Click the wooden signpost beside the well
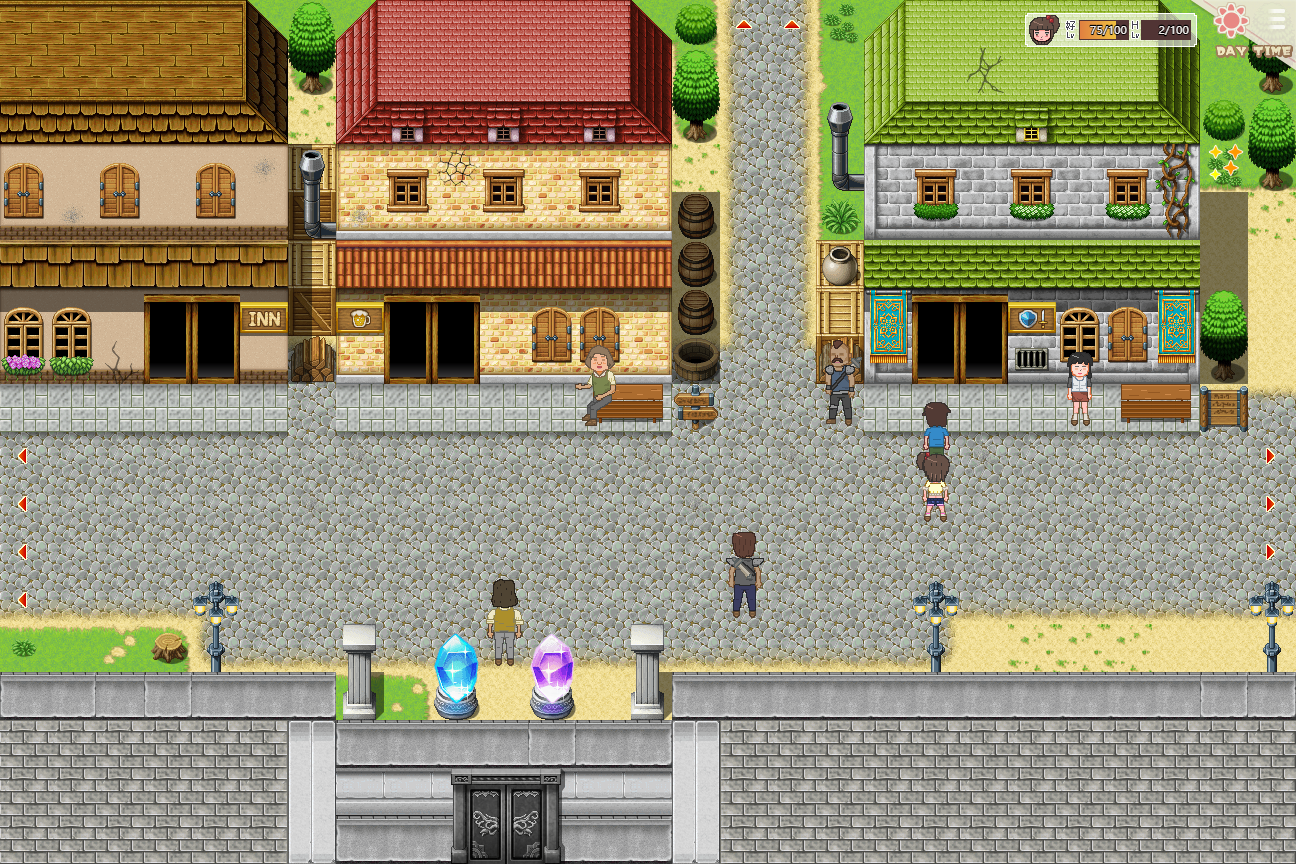 pyautogui.click(x=698, y=408)
